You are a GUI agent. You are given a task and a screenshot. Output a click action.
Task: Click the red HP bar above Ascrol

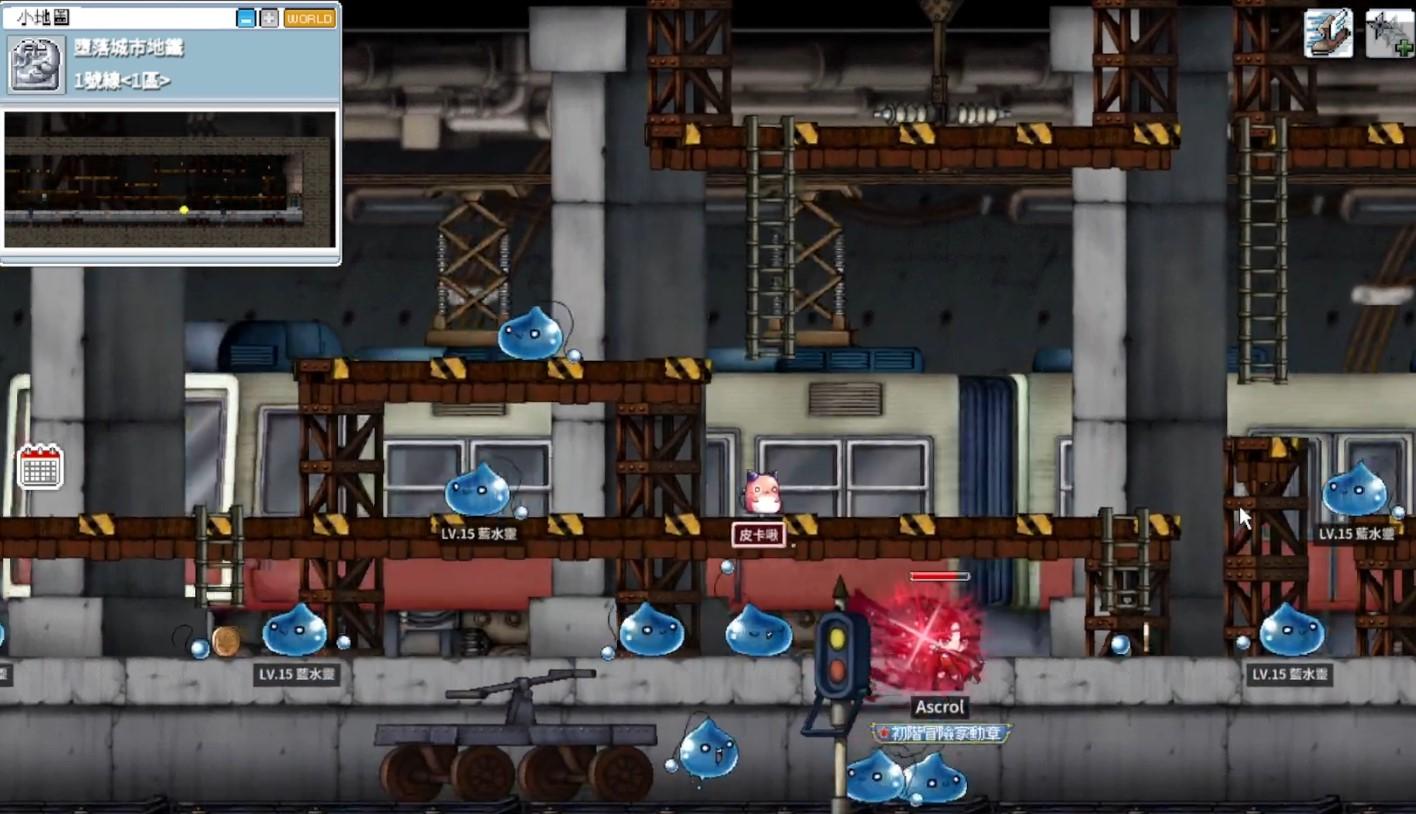coord(937,575)
